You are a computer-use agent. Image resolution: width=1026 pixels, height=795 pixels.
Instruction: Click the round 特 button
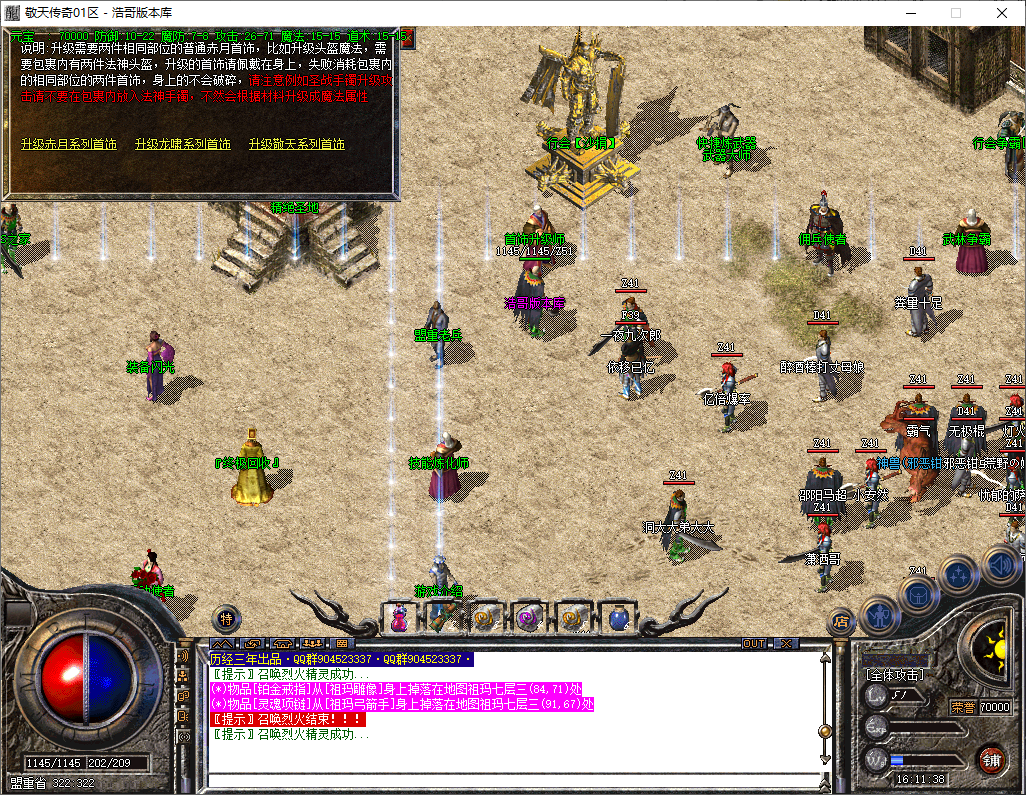click(x=227, y=618)
